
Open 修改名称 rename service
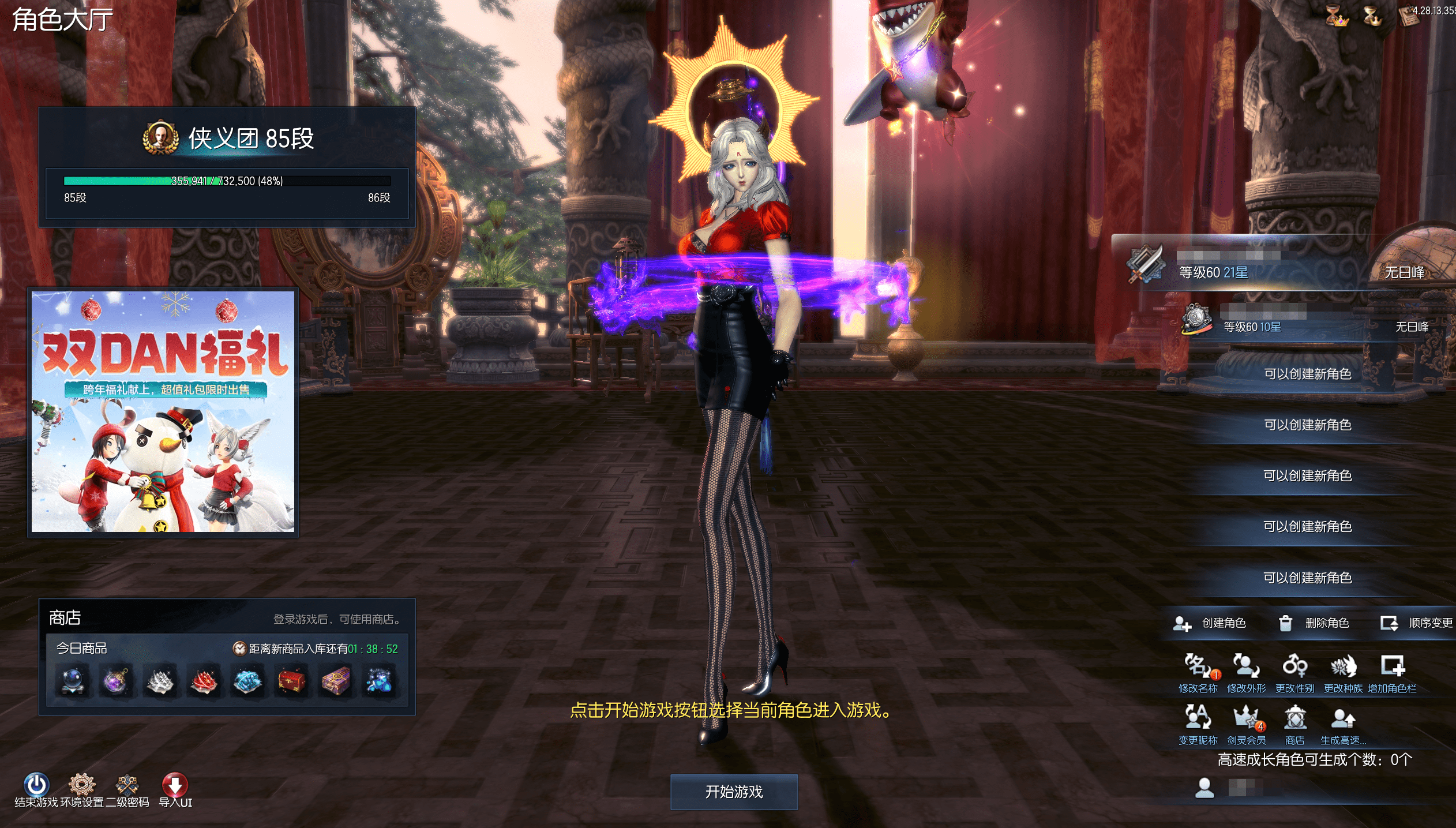coord(1198,667)
